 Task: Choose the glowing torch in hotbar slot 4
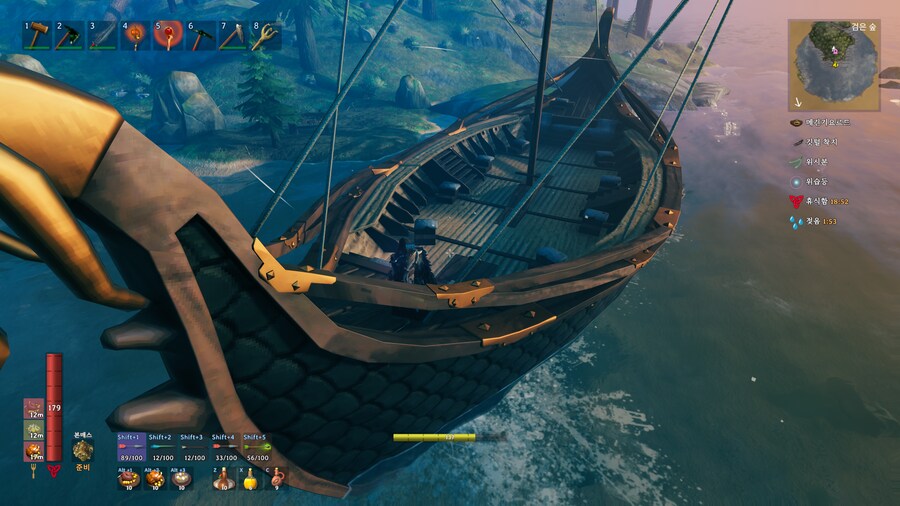click(x=136, y=36)
